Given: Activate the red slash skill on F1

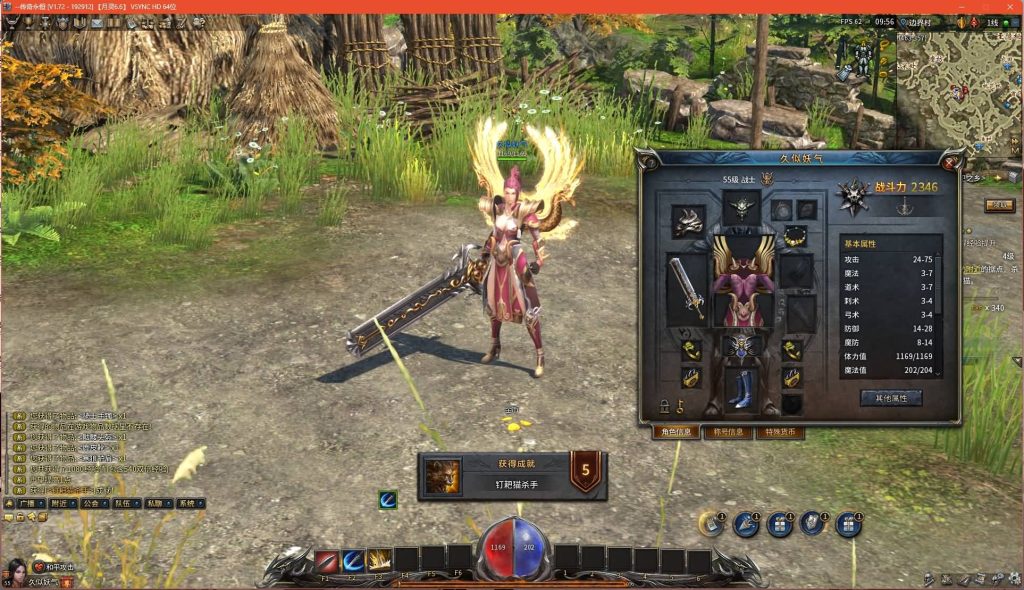Looking at the screenshot, I should [x=326, y=561].
